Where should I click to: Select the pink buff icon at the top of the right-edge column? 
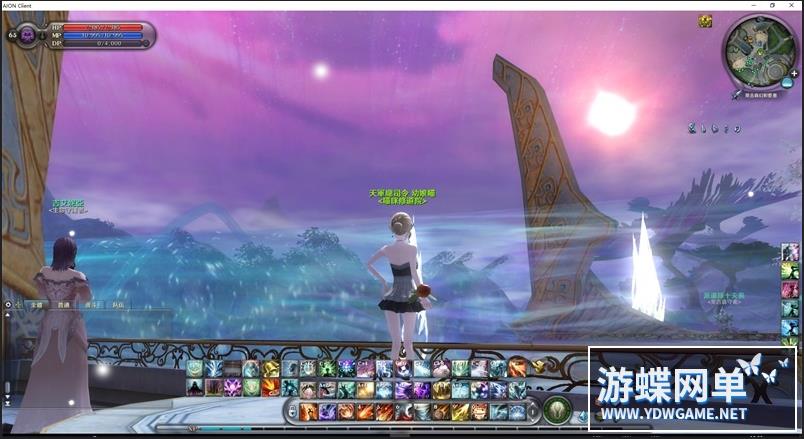[x=791, y=251]
